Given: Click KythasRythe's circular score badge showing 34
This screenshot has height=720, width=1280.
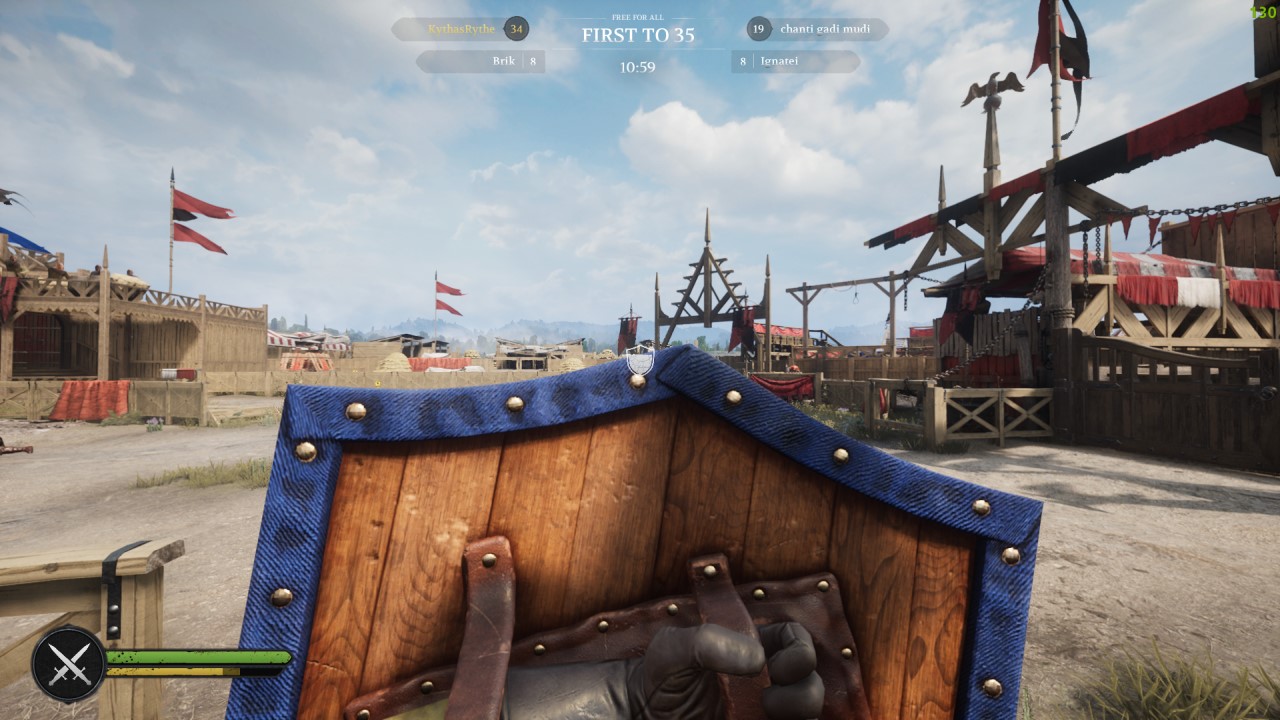Looking at the screenshot, I should (x=516, y=29).
